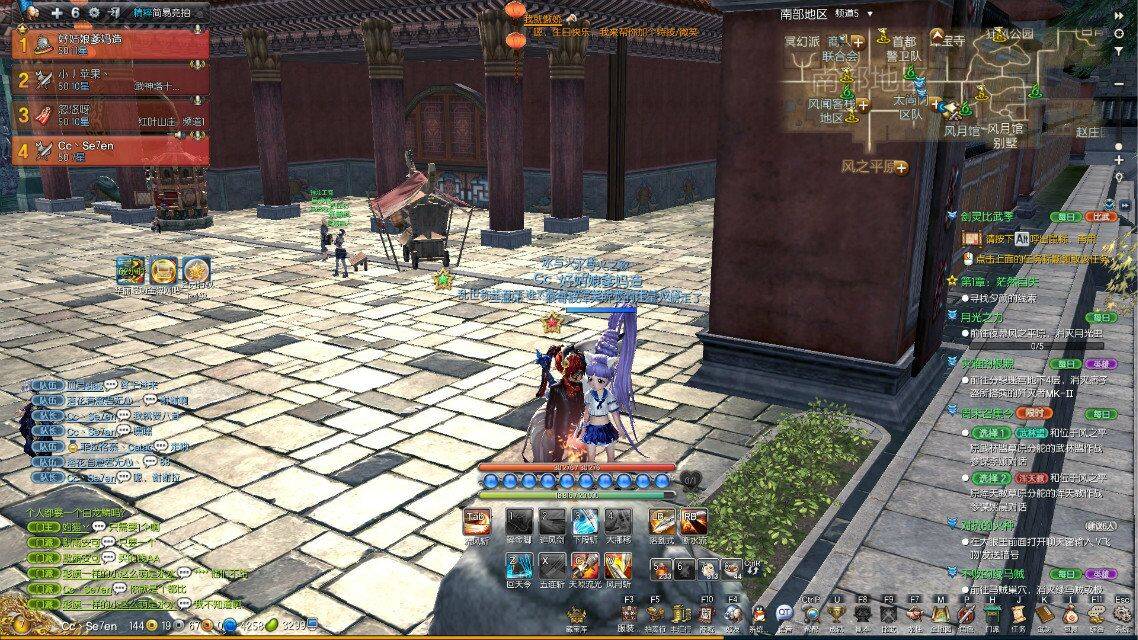Use the consumable in quick slot 5
The width and height of the screenshot is (1138, 640).
tap(660, 566)
